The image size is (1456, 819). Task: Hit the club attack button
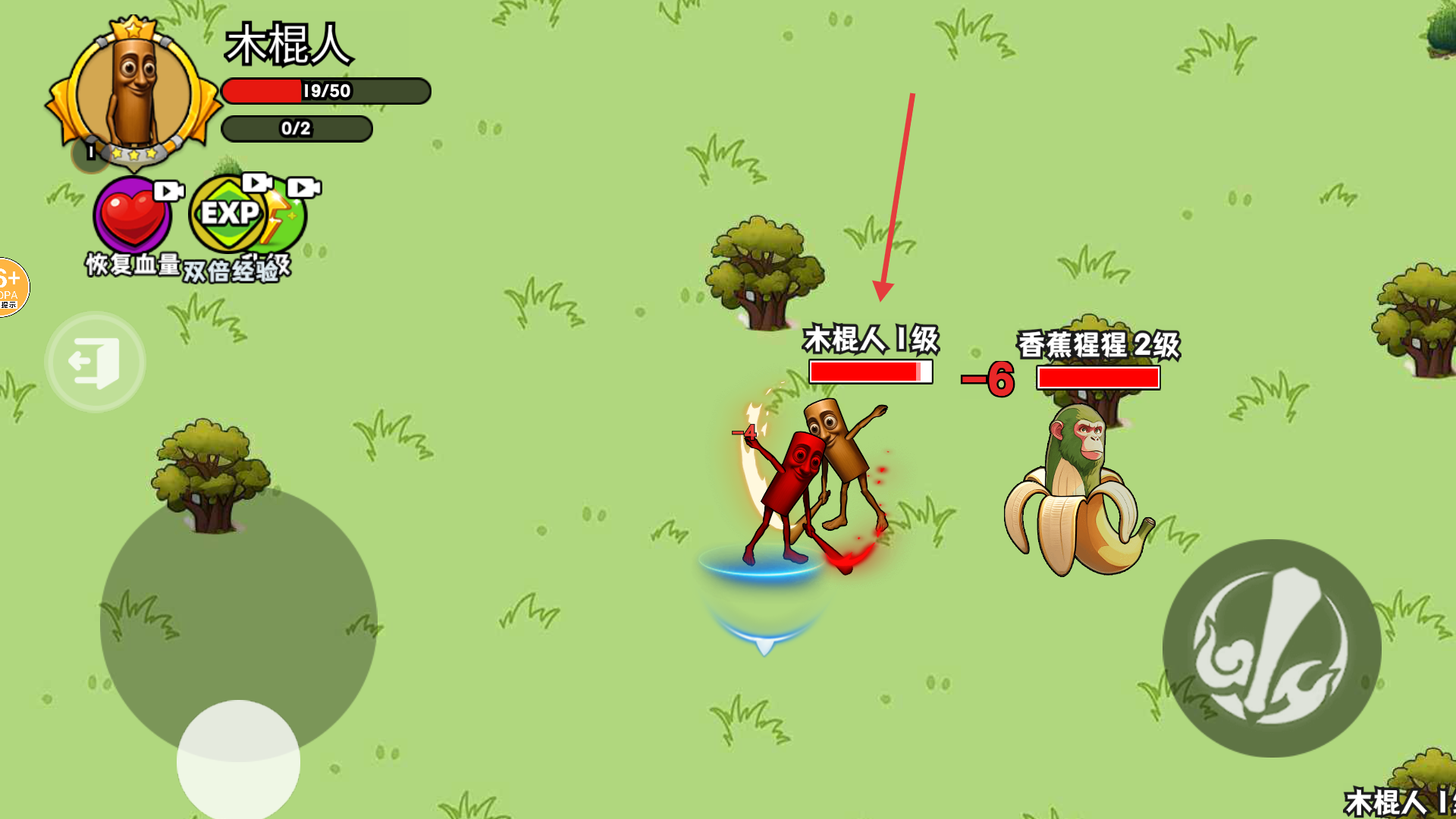[x=1271, y=648]
